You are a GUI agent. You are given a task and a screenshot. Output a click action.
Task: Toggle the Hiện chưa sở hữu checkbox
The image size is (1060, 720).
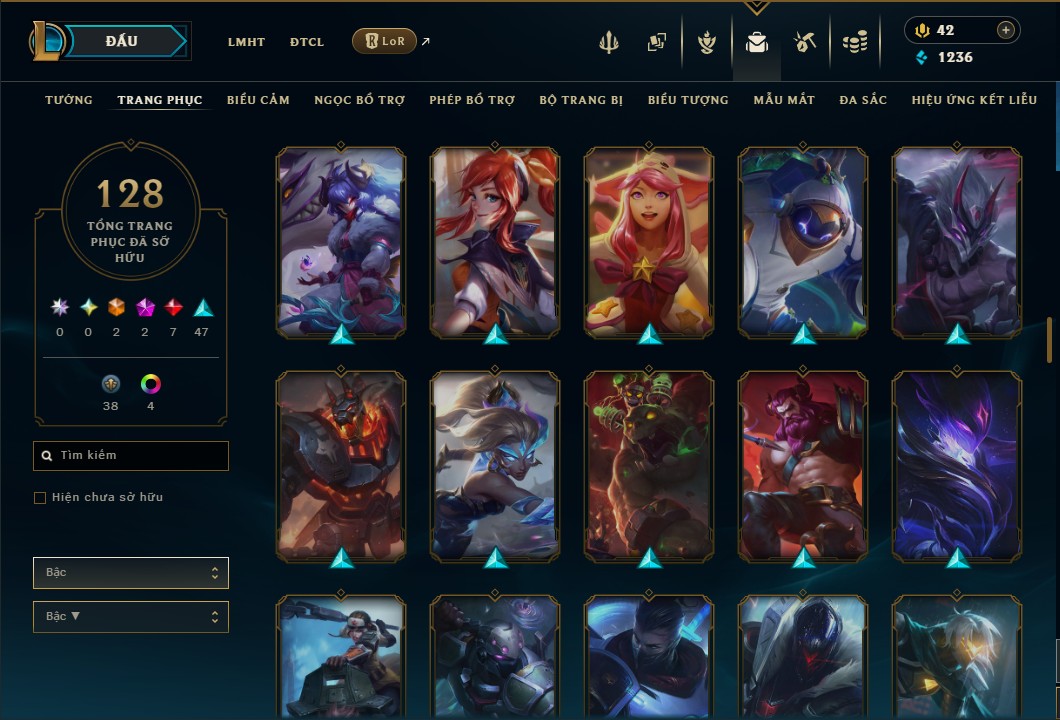coord(40,498)
